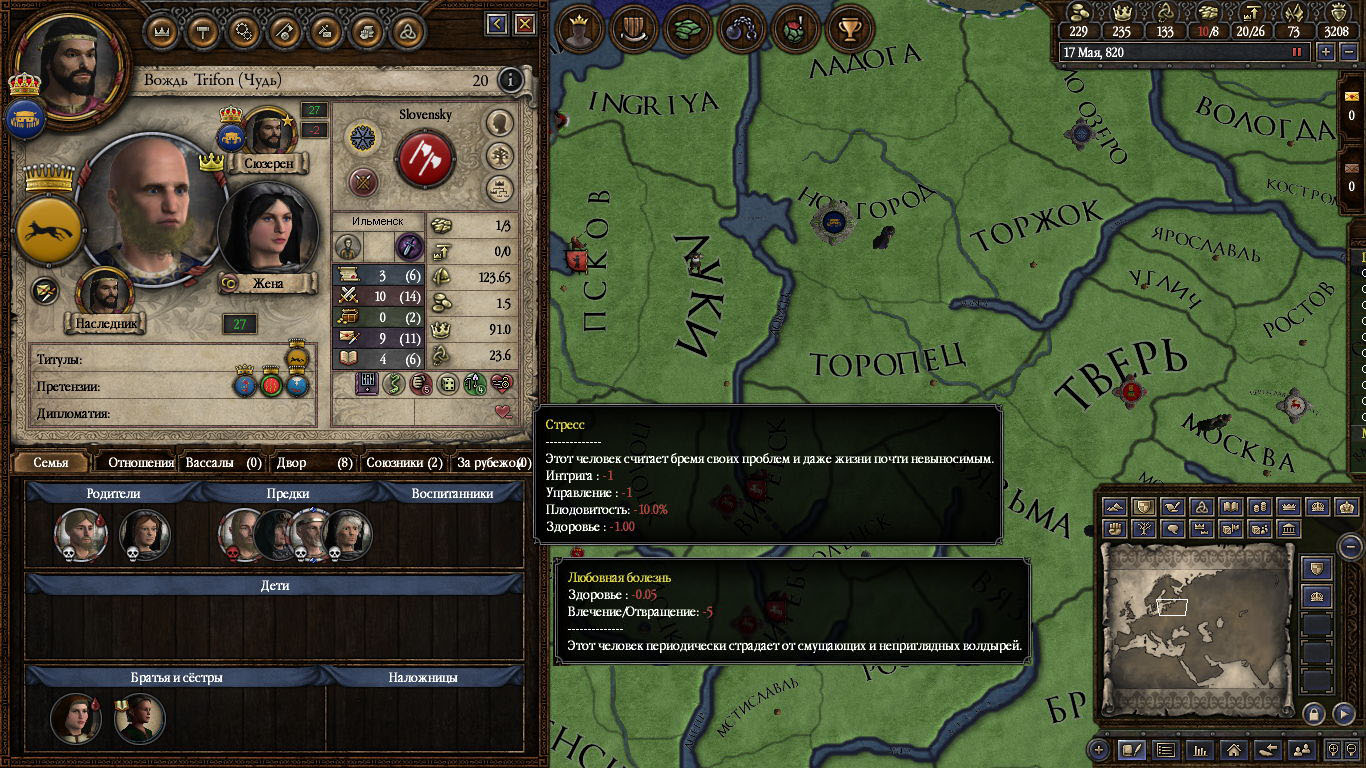Switch to the Отношения tab

[140, 462]
